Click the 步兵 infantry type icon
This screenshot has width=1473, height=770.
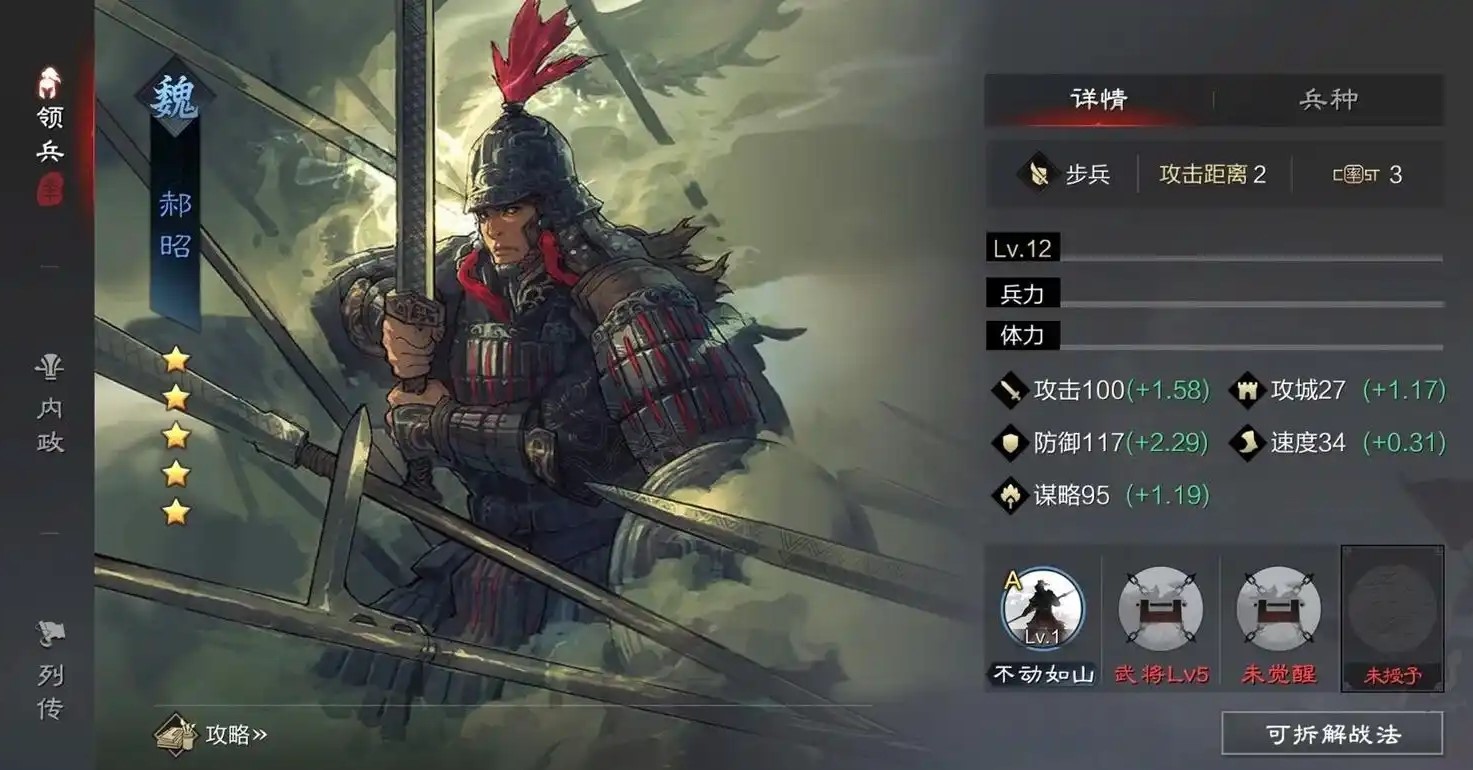tap(1037, 174)
